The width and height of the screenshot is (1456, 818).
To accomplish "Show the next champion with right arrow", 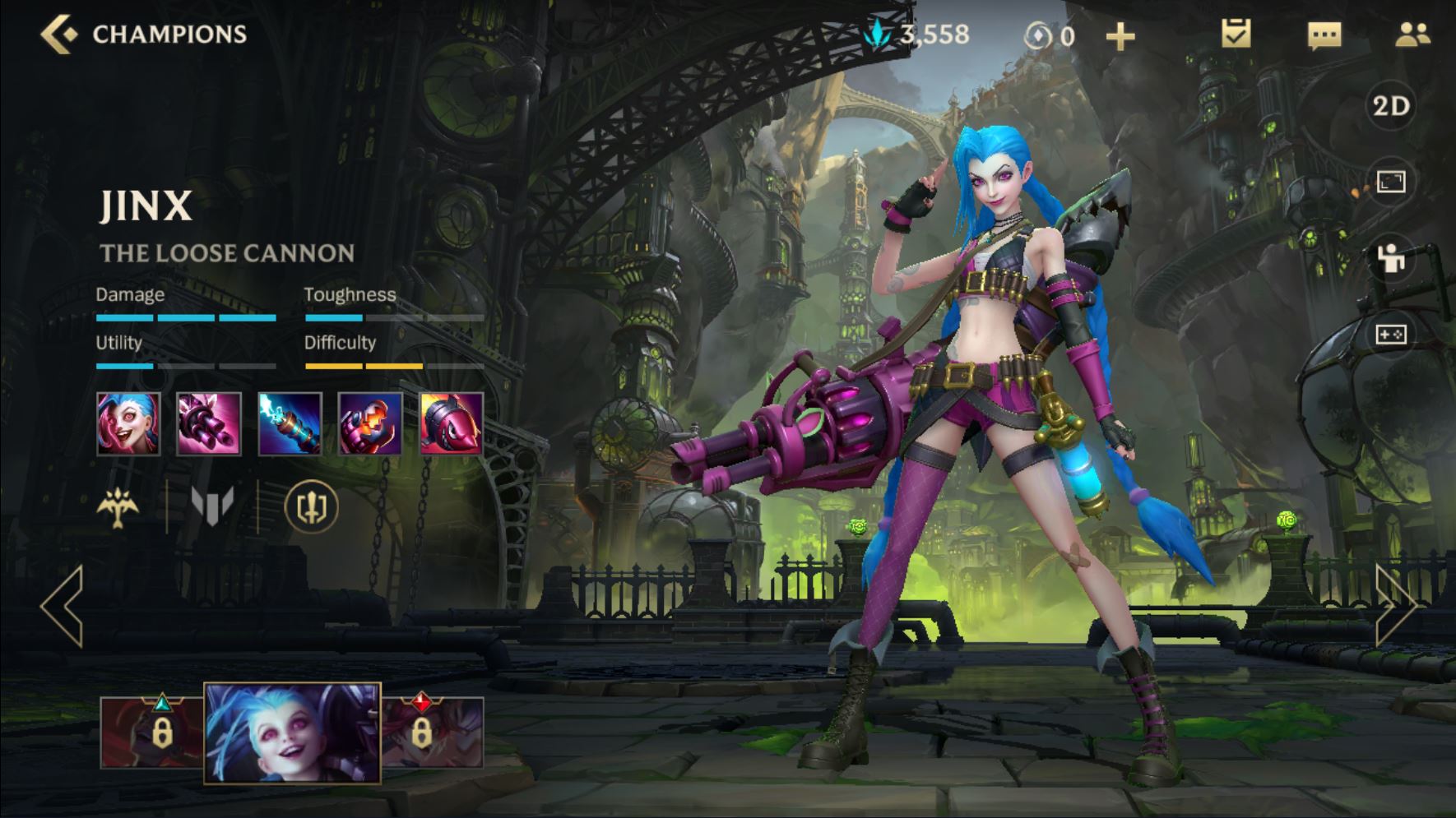I will tap(1395, 607).
